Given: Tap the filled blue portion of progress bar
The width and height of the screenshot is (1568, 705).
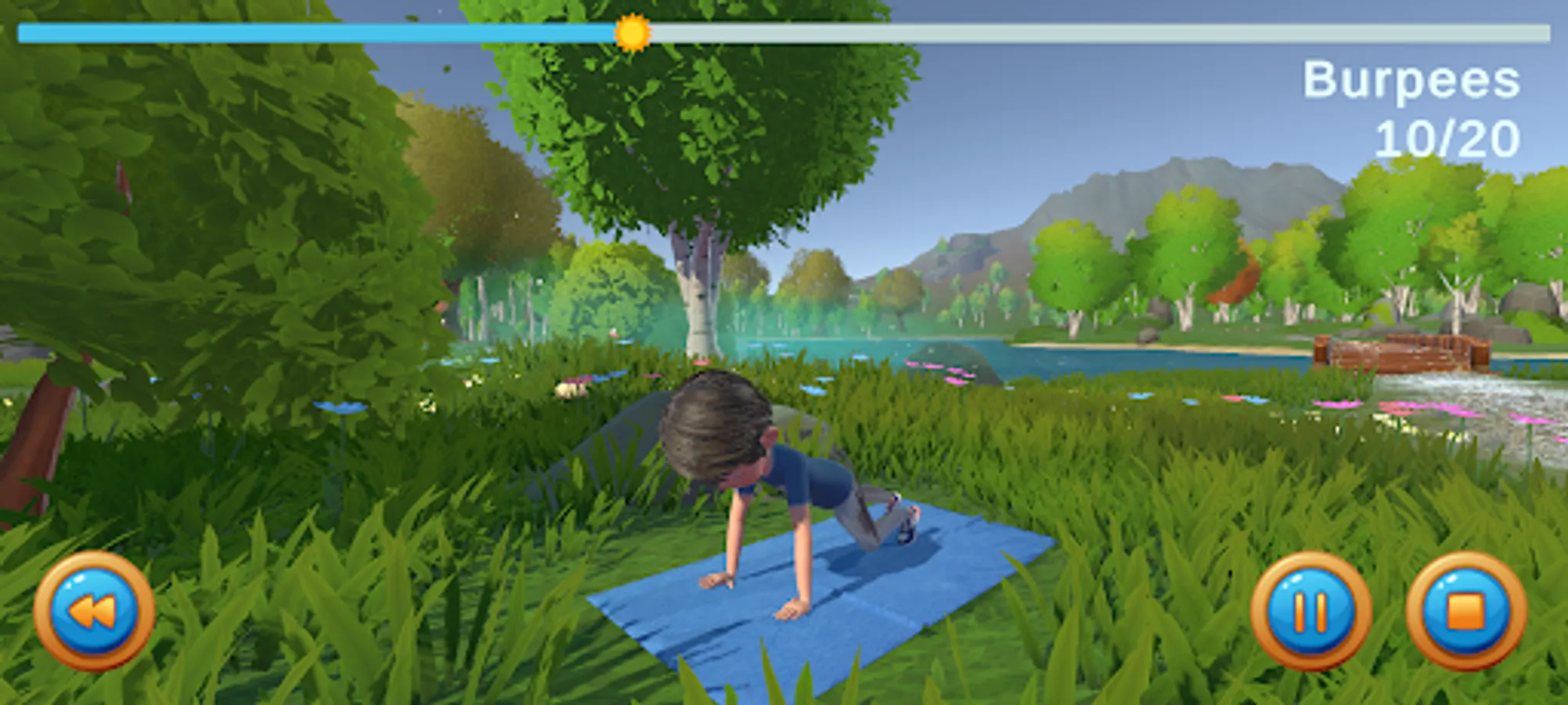Looking at the screenshot, I should click(313, 33).
